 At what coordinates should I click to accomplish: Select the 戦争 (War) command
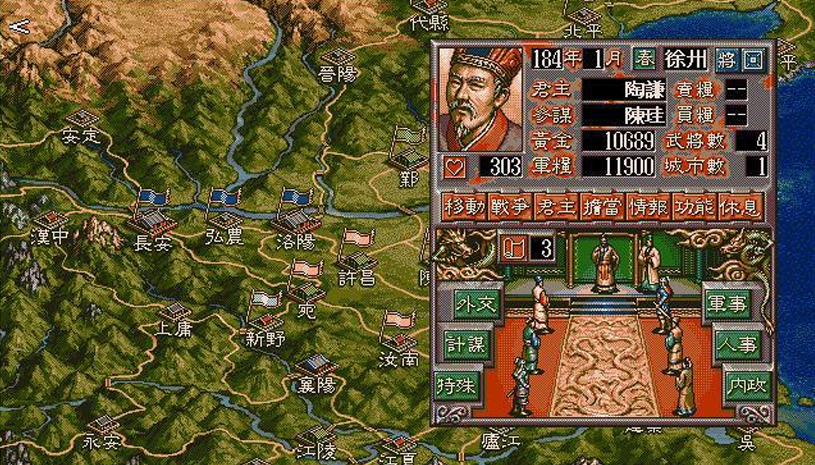point(509,207)
